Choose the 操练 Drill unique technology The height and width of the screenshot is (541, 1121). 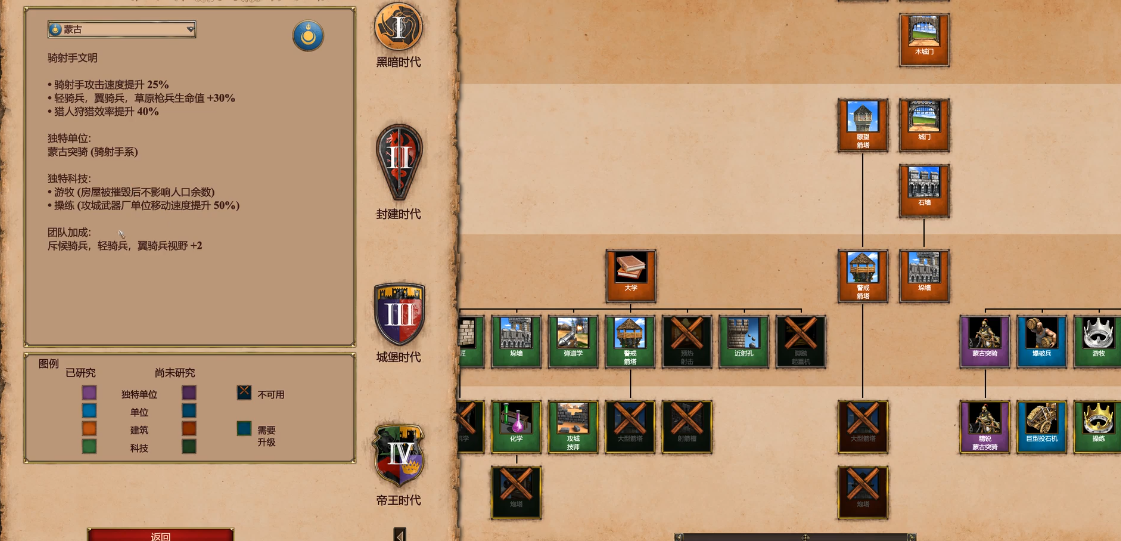1097,425
